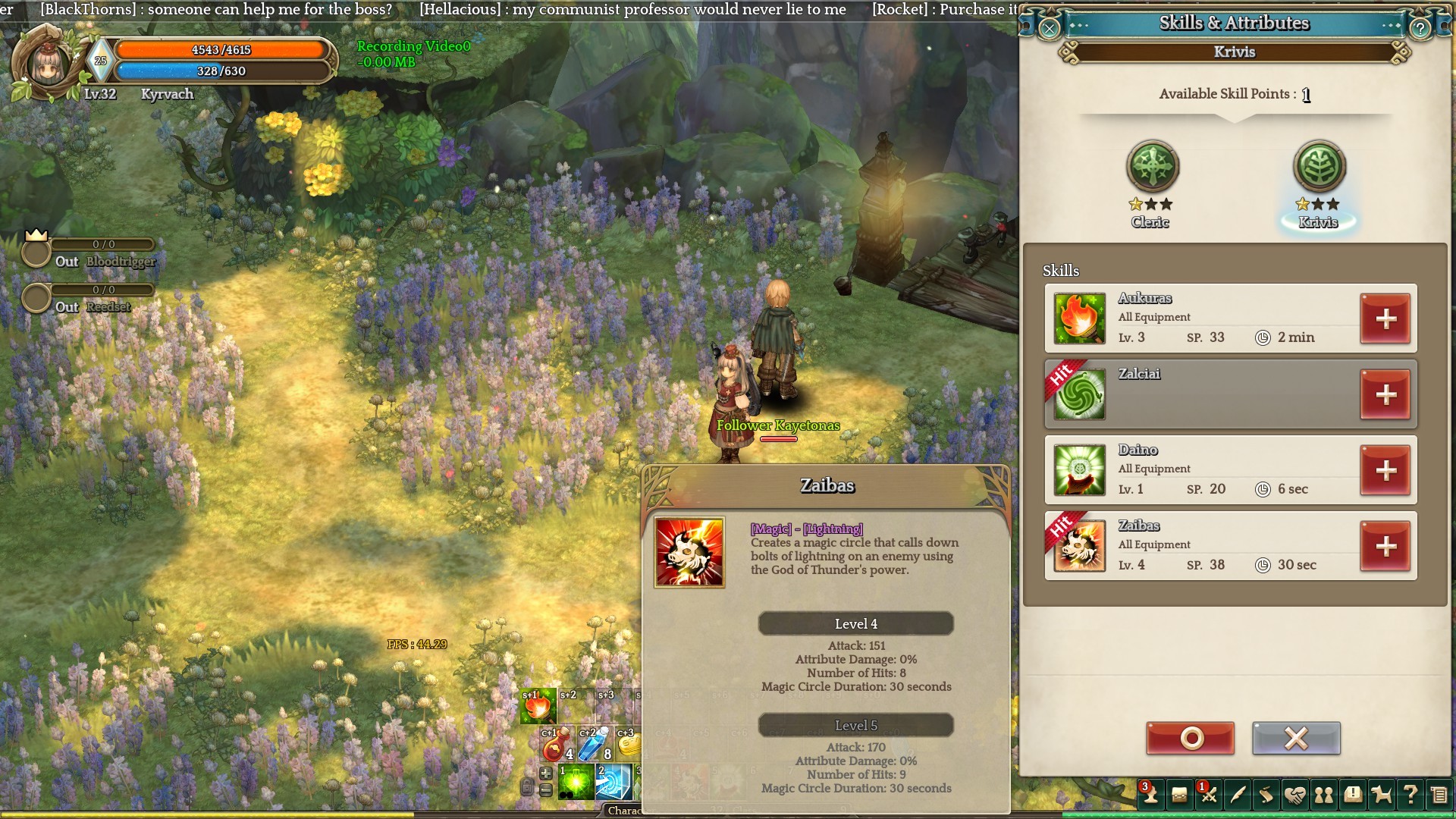Open the help question mark in Skills panel header

[x=1420, y=29]
